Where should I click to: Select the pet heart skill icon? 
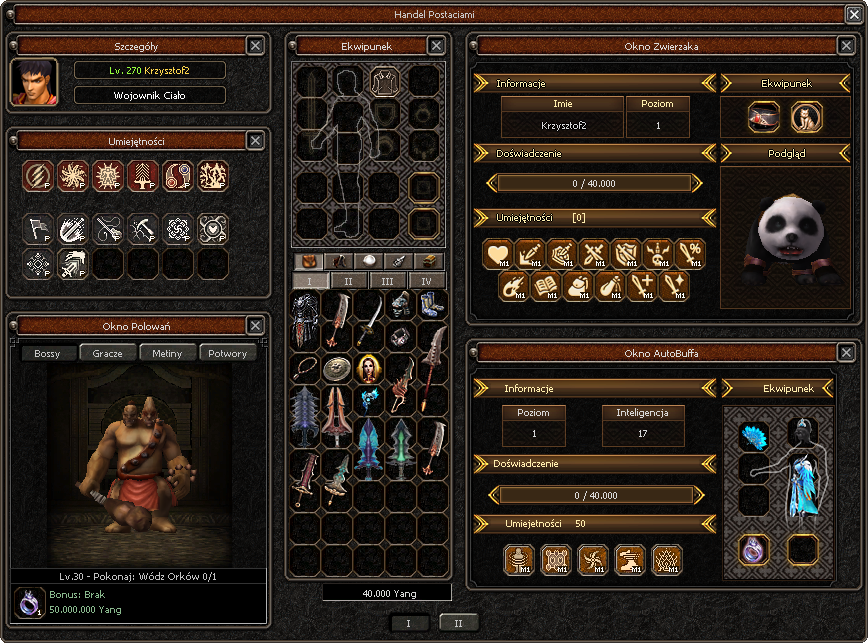[x=498, y=254]
